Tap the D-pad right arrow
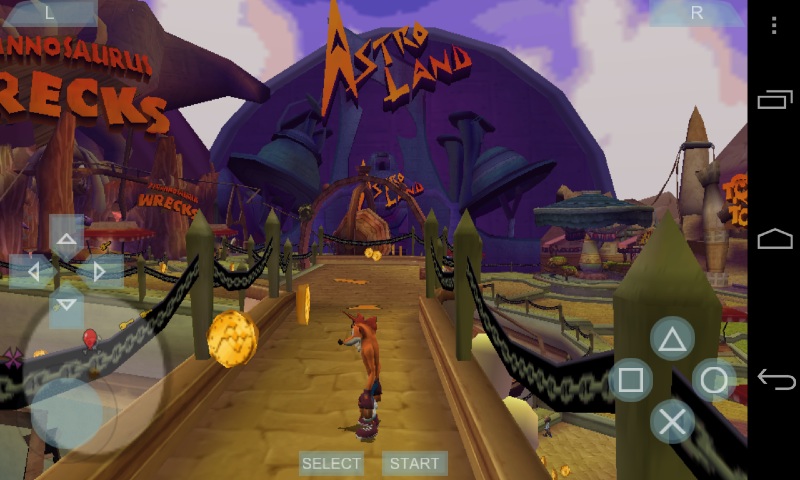This screenshot has height=480, width=800. coord(99,271)
